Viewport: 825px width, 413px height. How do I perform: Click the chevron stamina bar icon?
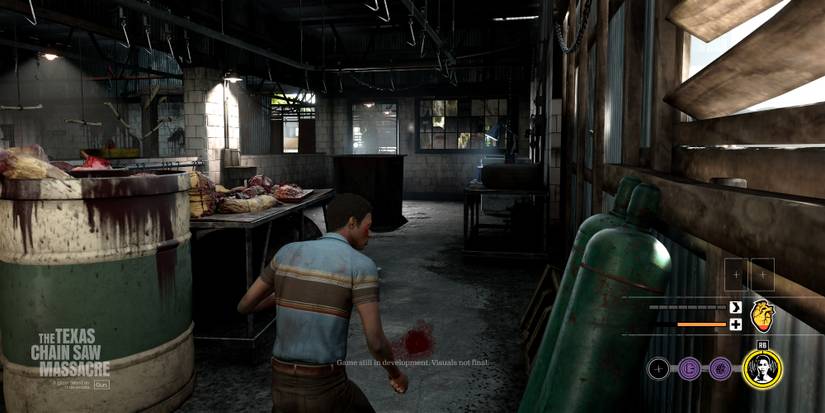click(x=735, y=307)
